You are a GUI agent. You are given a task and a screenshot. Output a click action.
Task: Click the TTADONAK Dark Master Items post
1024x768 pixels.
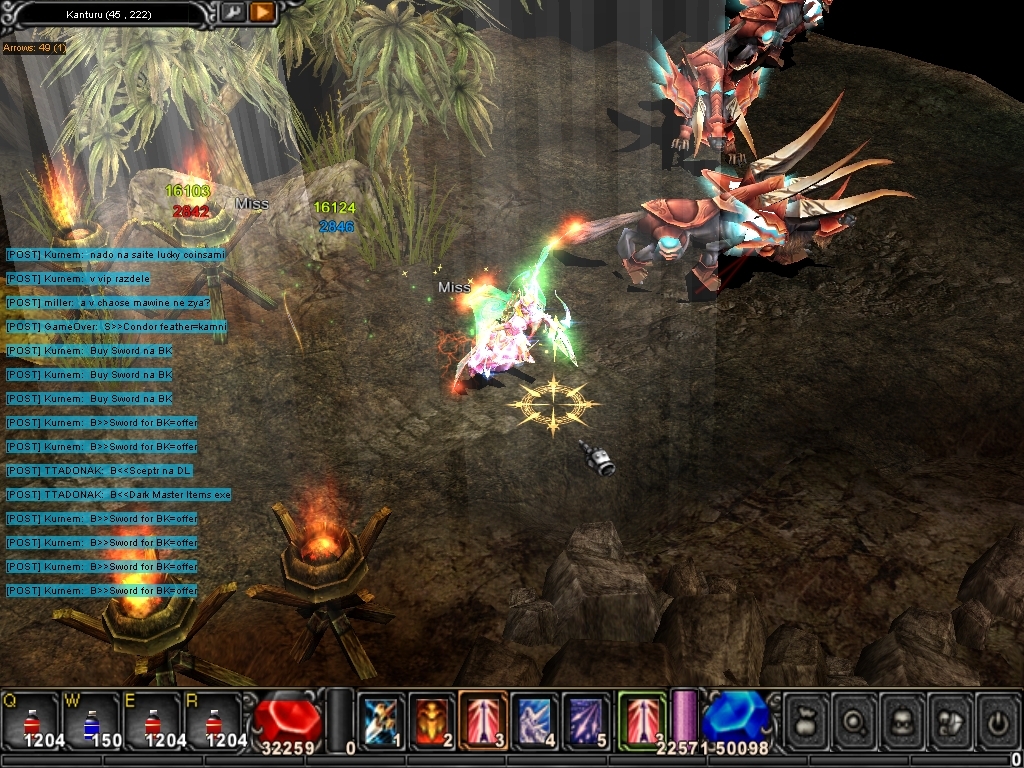point(118,495)
